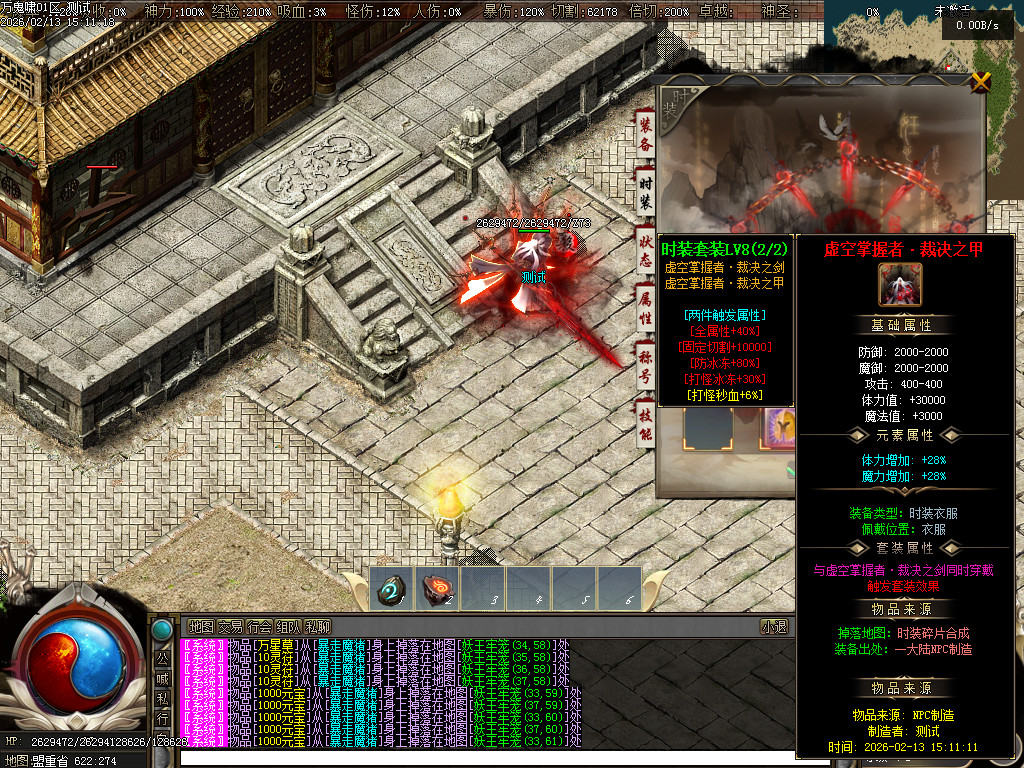Click the round teal orb beside chat
The image size is (1024, 768).
(x=161, y=630)
